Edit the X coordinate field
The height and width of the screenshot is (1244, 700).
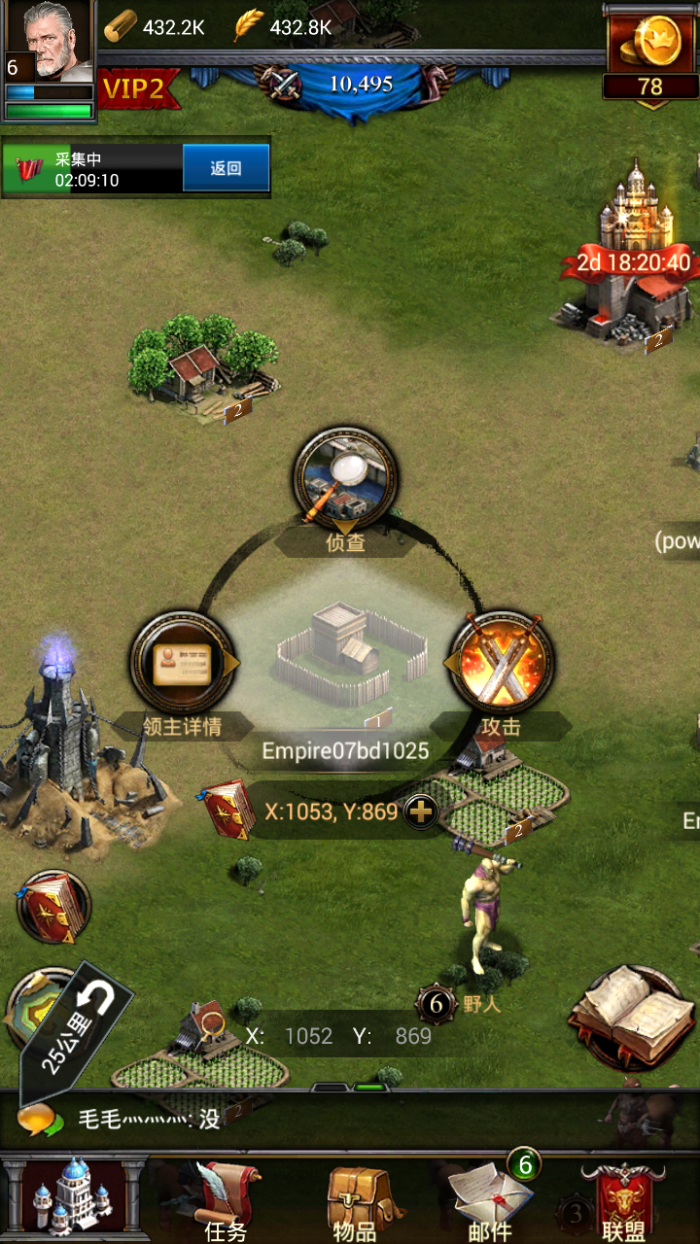[x=308, y=1036]
